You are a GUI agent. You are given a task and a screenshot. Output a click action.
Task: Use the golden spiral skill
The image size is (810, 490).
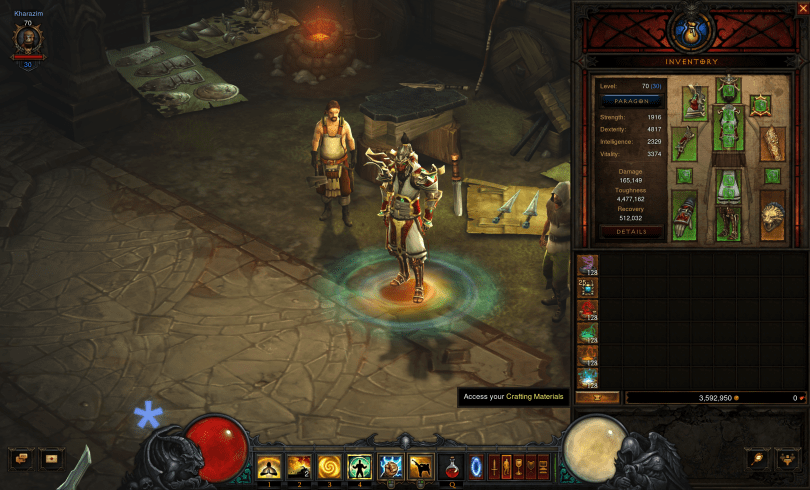(329, 465)
